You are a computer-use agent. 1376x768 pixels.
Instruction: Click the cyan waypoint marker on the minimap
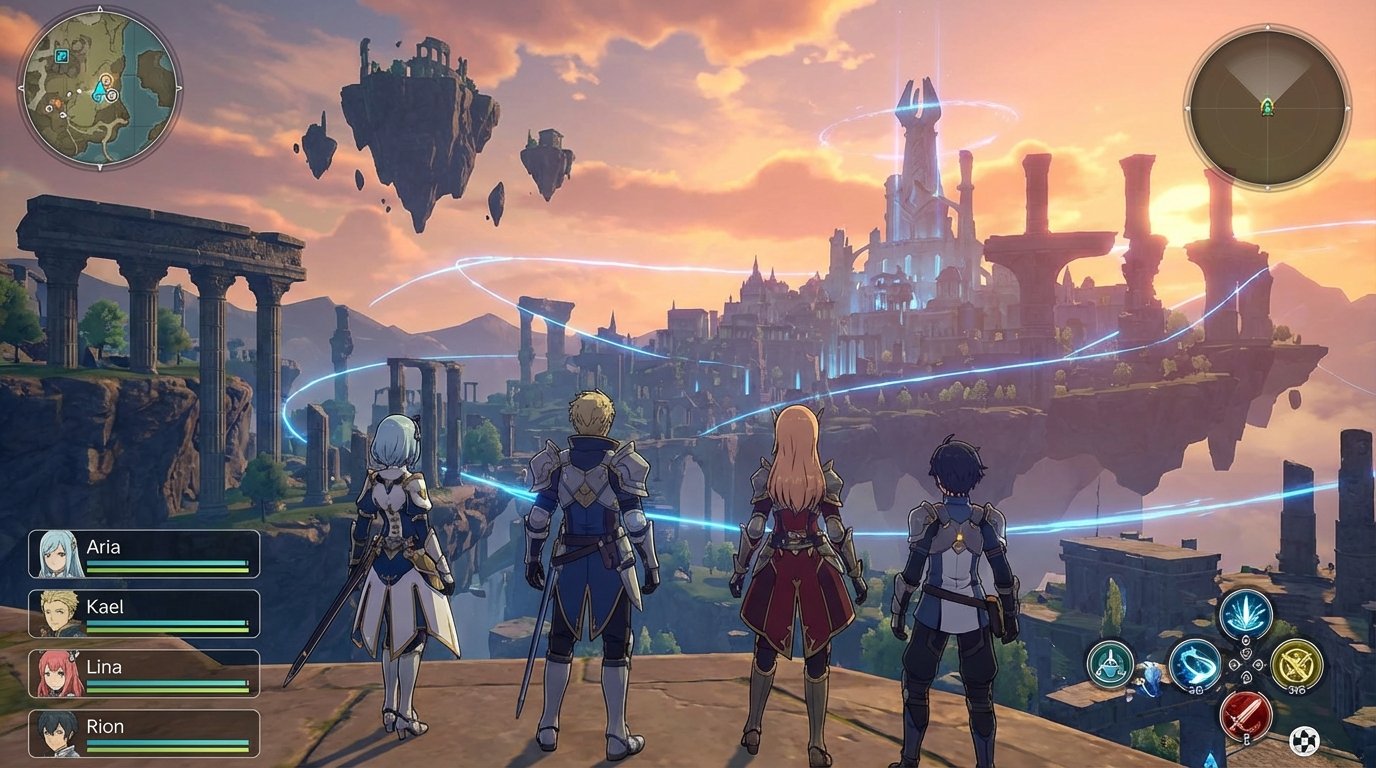(x=62, y=56)
